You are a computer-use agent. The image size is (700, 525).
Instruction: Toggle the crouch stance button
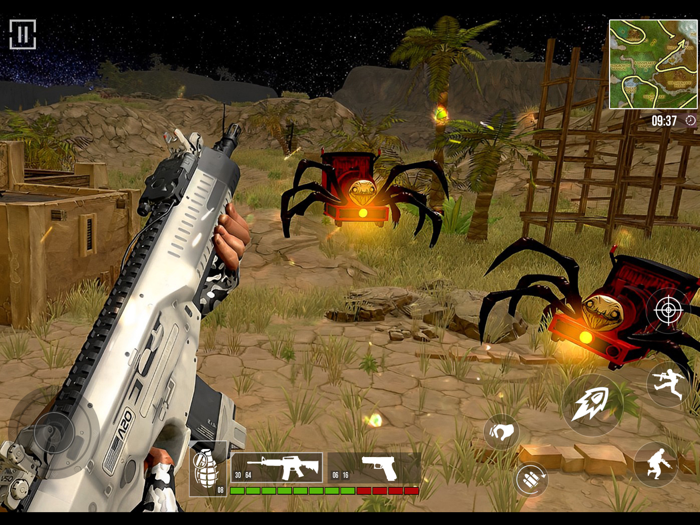click(x=656, y=463)
